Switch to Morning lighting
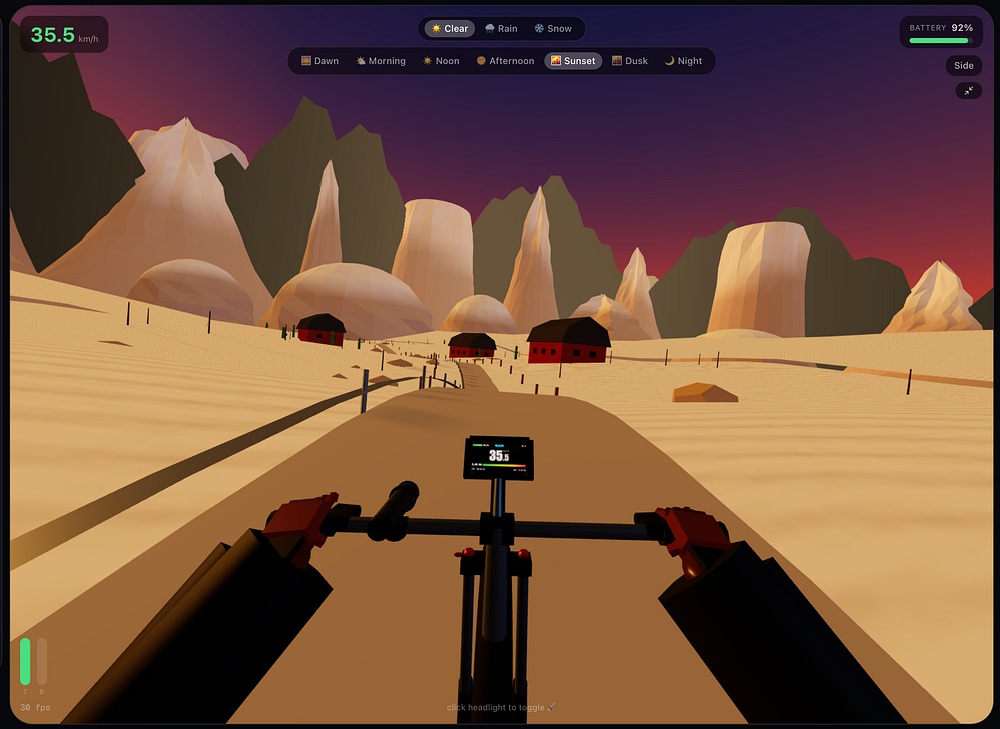 point(381,61)
